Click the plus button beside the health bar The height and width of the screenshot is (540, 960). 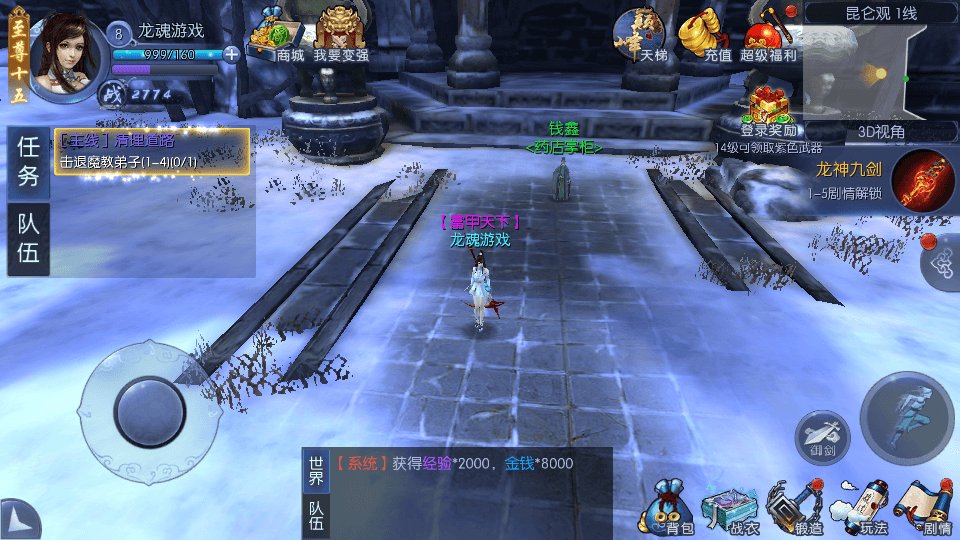pos(232,54)
